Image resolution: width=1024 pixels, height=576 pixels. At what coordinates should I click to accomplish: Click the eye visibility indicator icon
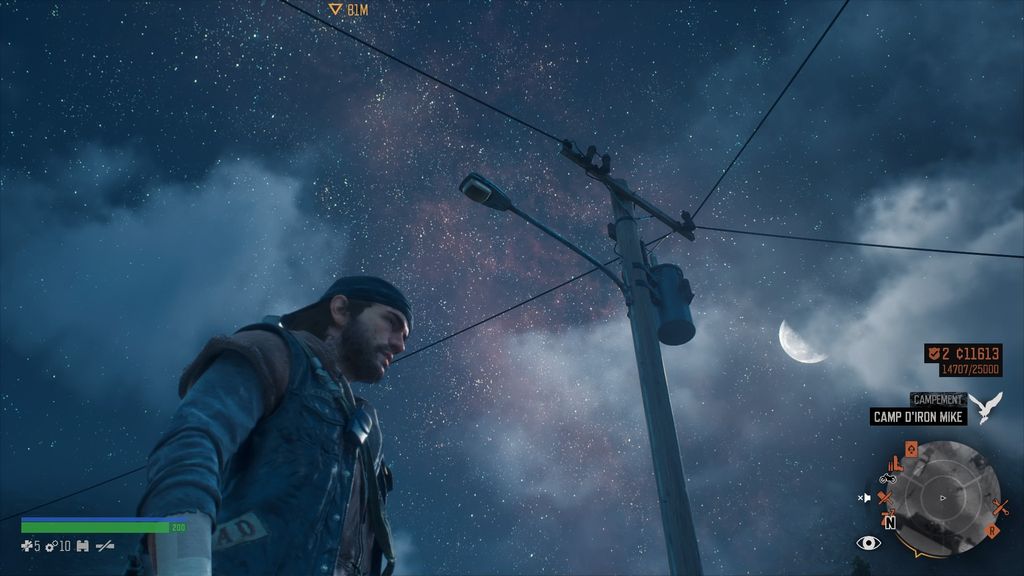click(x=868, y=543)
